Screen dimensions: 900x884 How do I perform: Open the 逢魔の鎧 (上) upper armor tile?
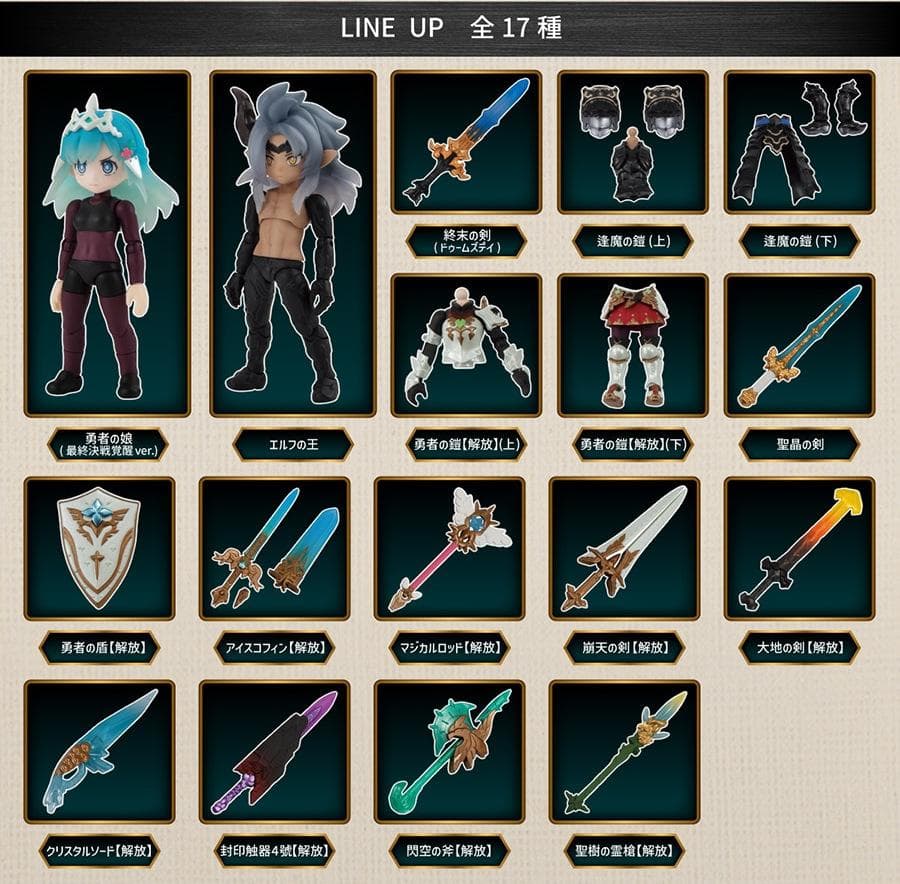633,141
